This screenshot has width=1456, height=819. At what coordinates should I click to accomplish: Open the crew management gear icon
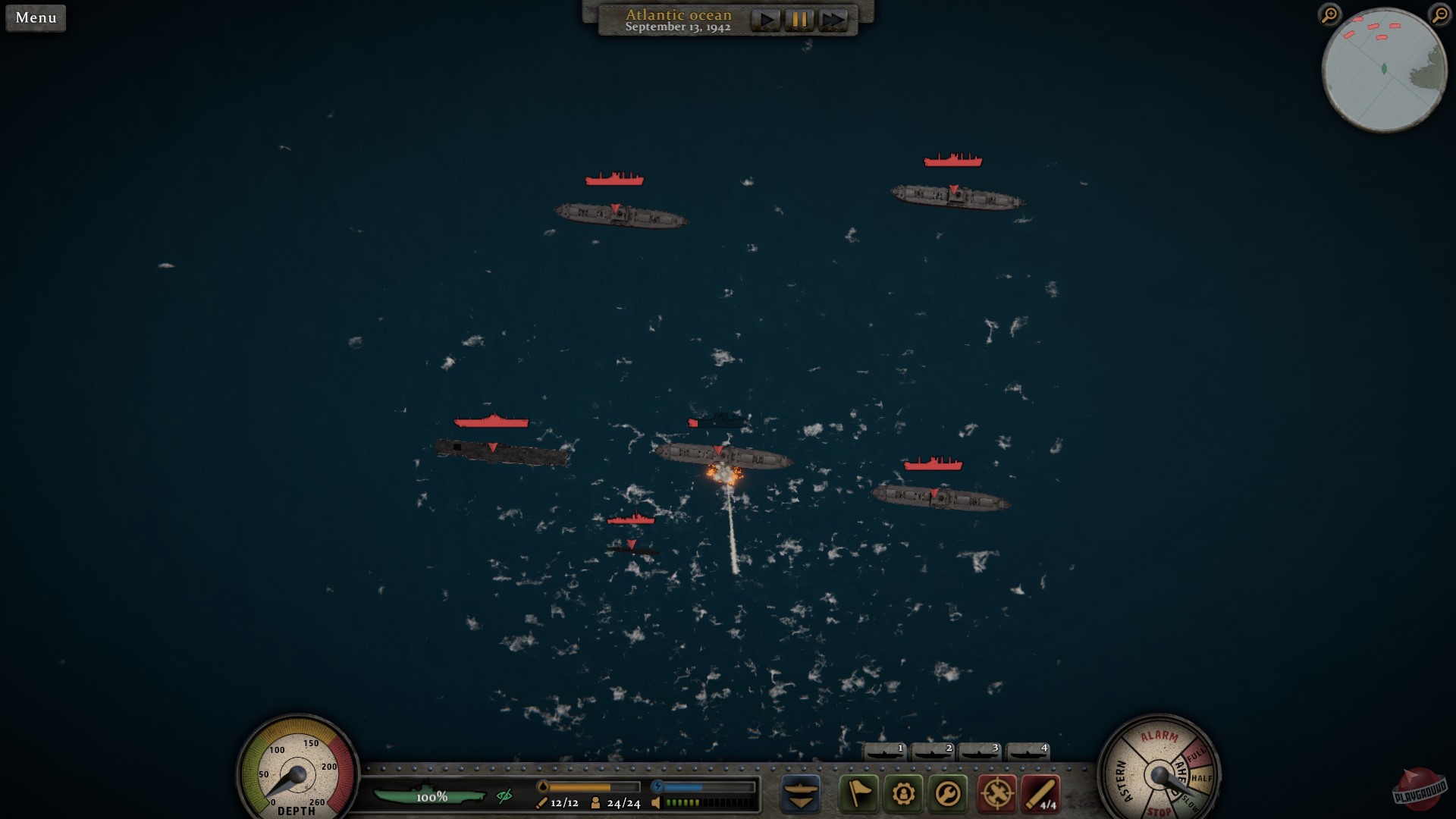(x=904, y=795)
